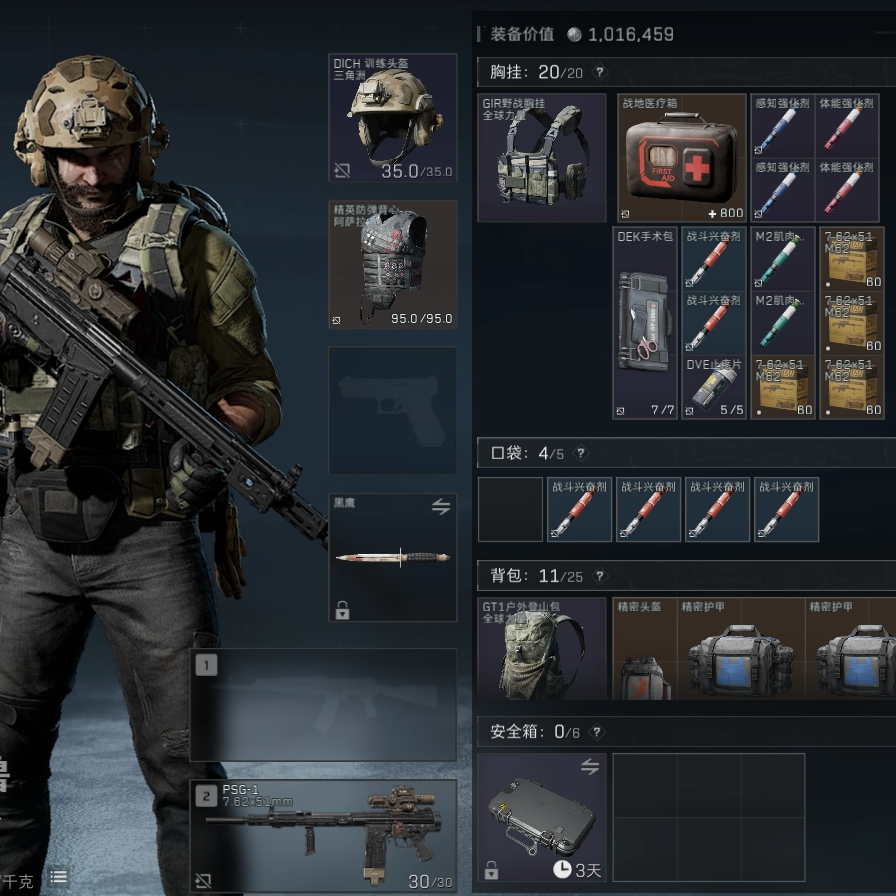Viewport: 896px width, 896px height.
Task: Choose the GIR field chest rig slot
Action: (x=542, y=158)
